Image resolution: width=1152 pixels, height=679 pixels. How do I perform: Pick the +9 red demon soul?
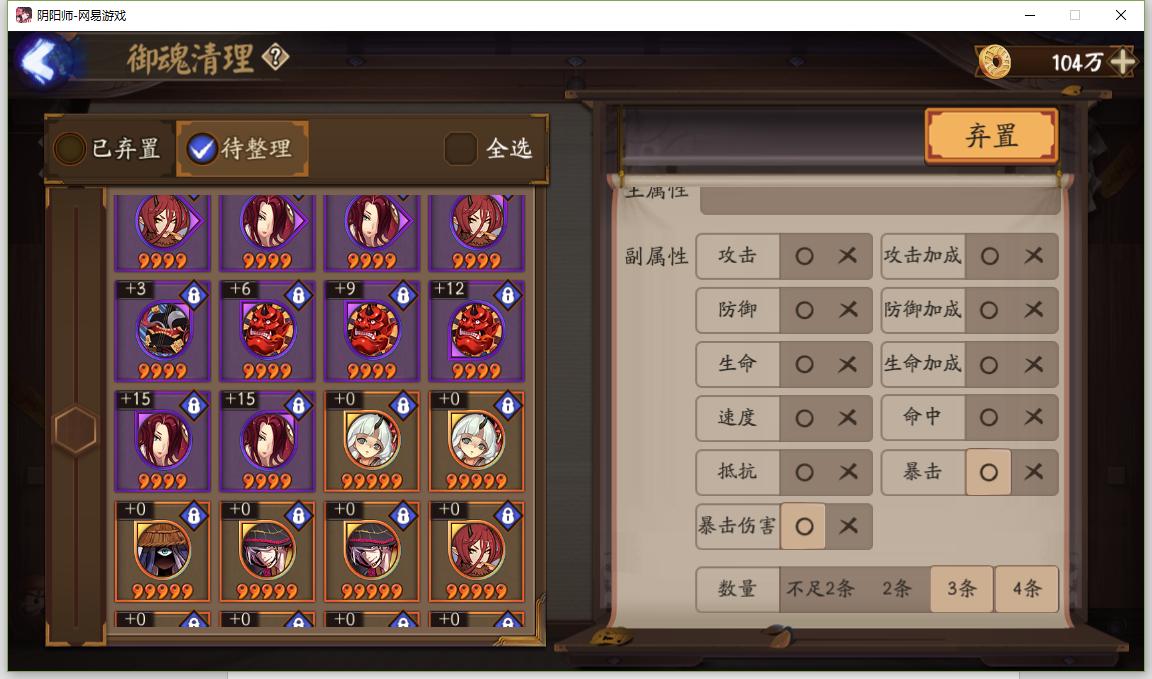[372, 331]
